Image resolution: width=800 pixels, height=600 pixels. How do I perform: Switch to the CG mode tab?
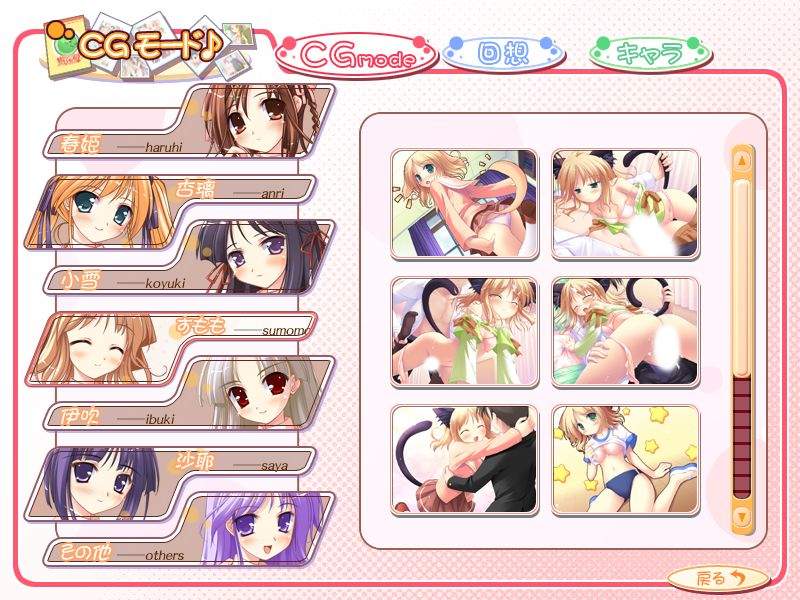point(357,57)
